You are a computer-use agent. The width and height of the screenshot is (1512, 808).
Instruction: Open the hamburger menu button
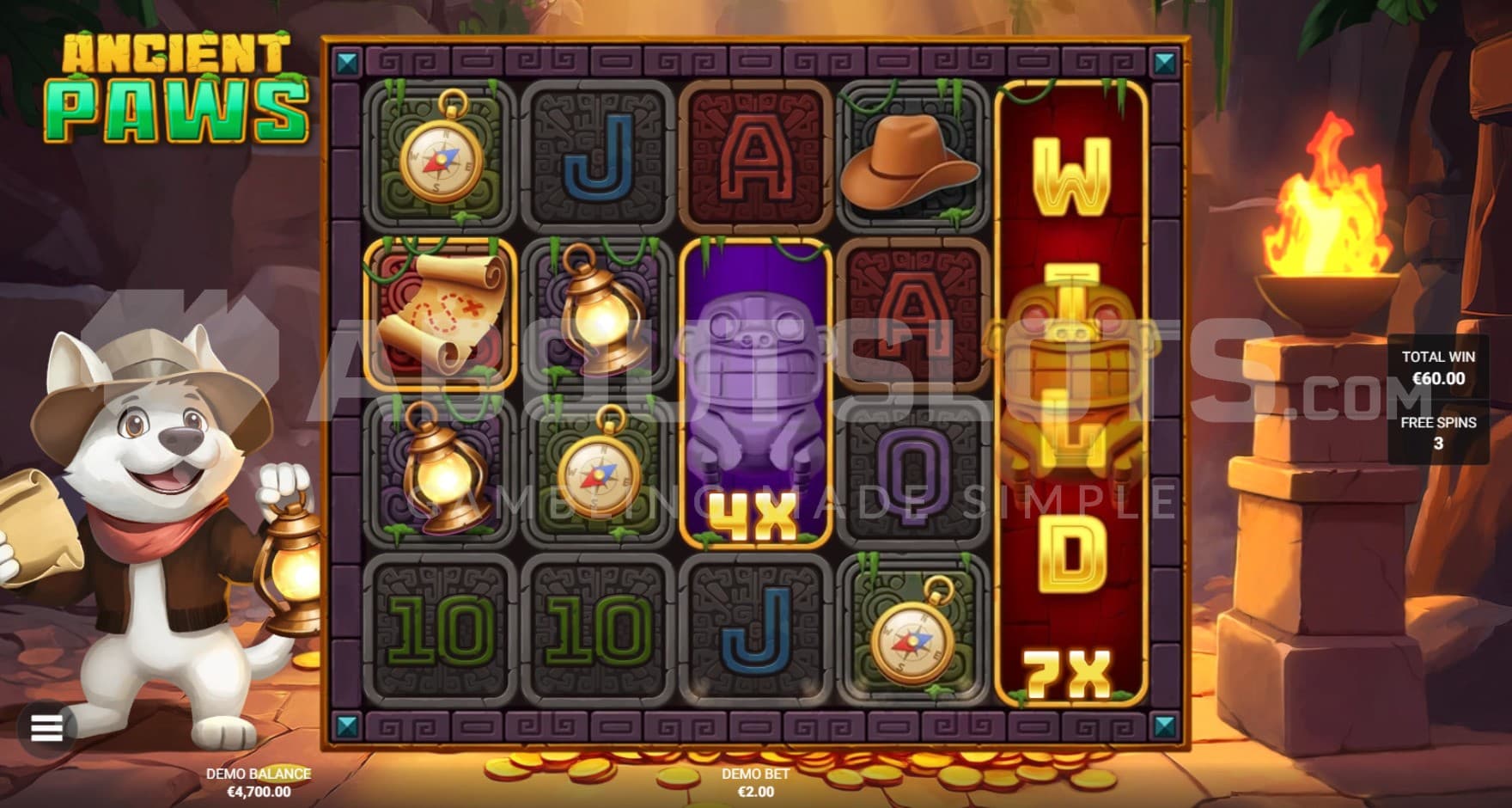tap(46, 729)
